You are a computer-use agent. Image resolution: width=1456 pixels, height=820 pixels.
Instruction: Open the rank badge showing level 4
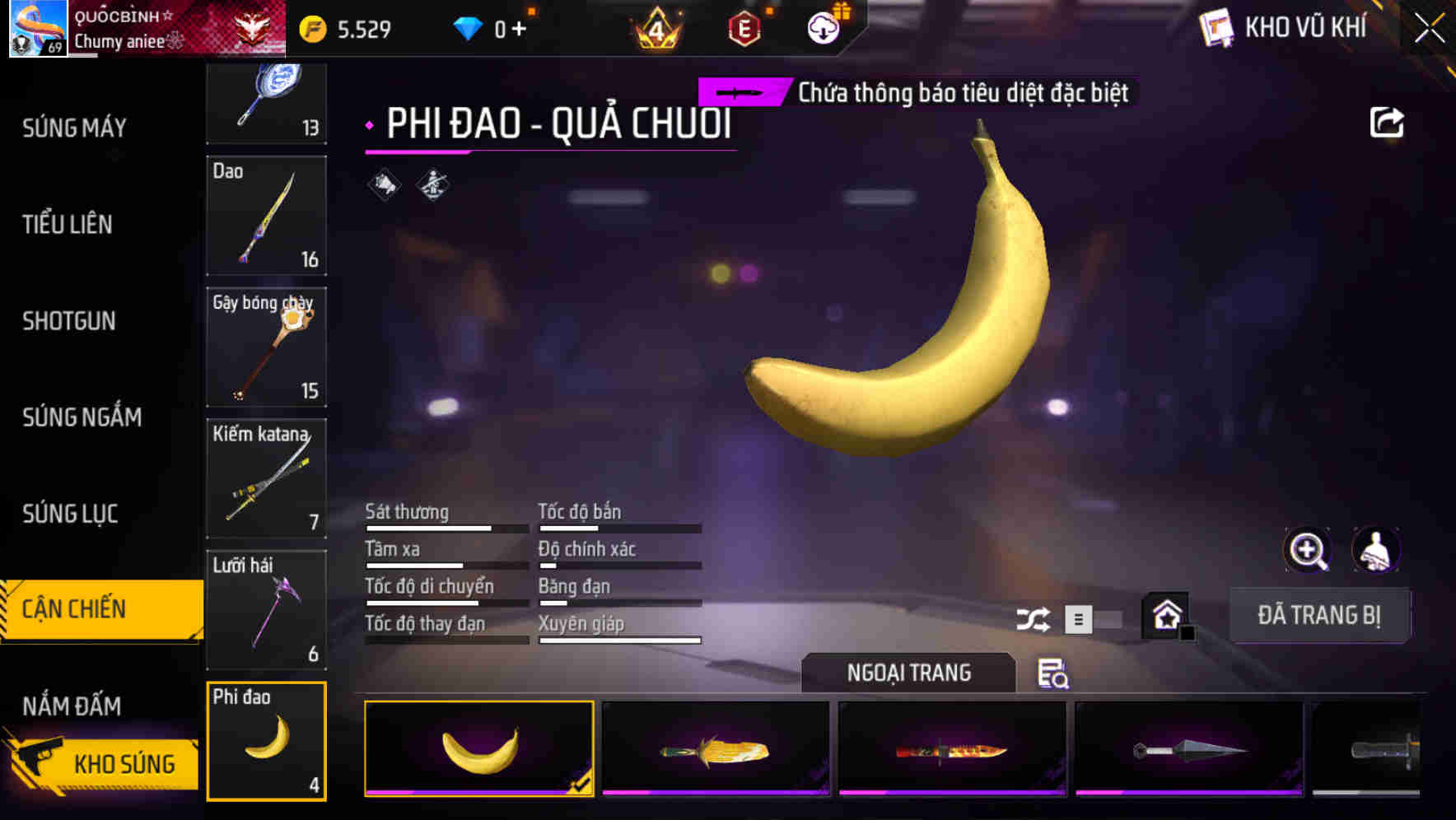(656, 26)
